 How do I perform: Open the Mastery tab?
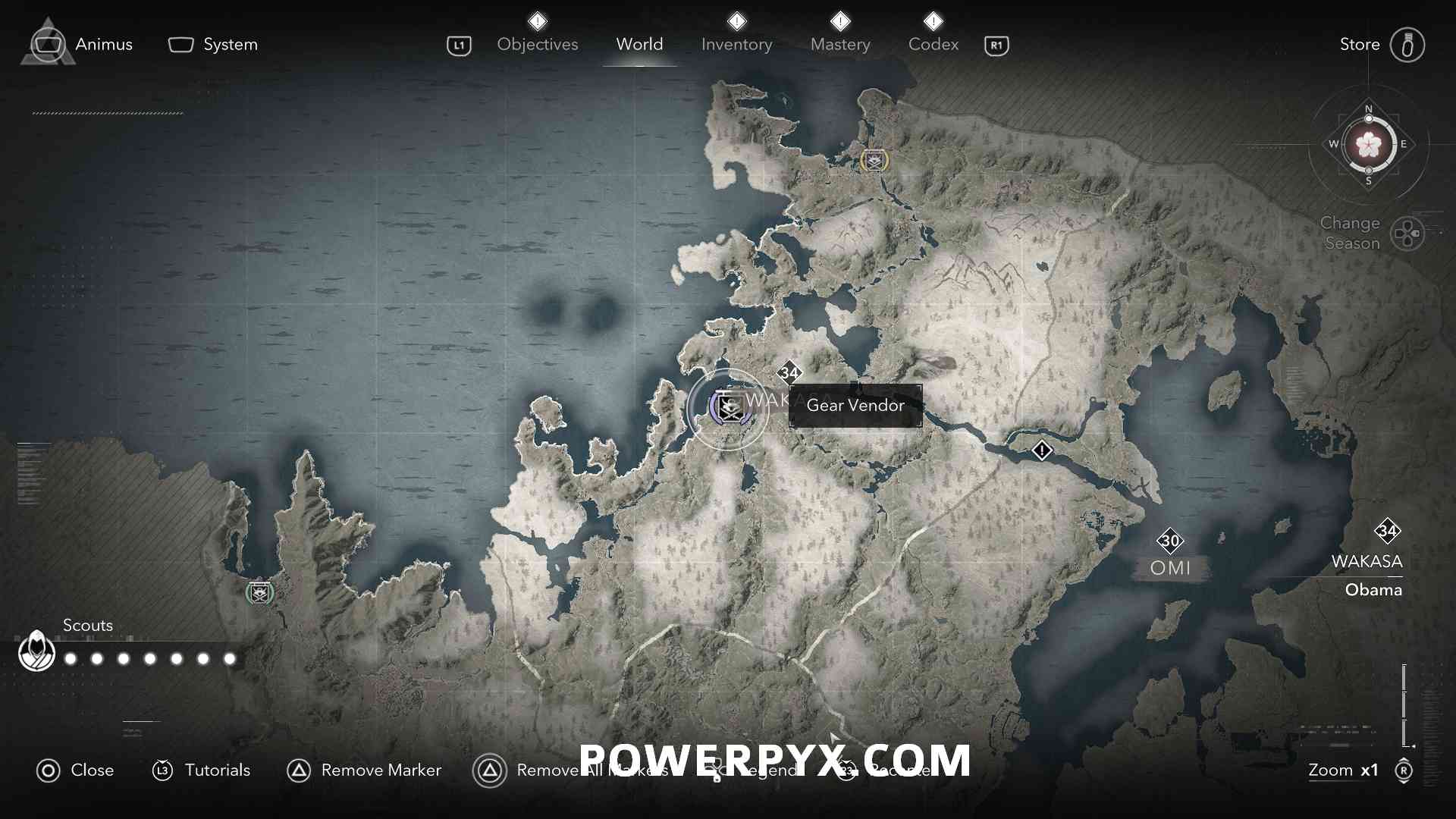tap(840, 45)
